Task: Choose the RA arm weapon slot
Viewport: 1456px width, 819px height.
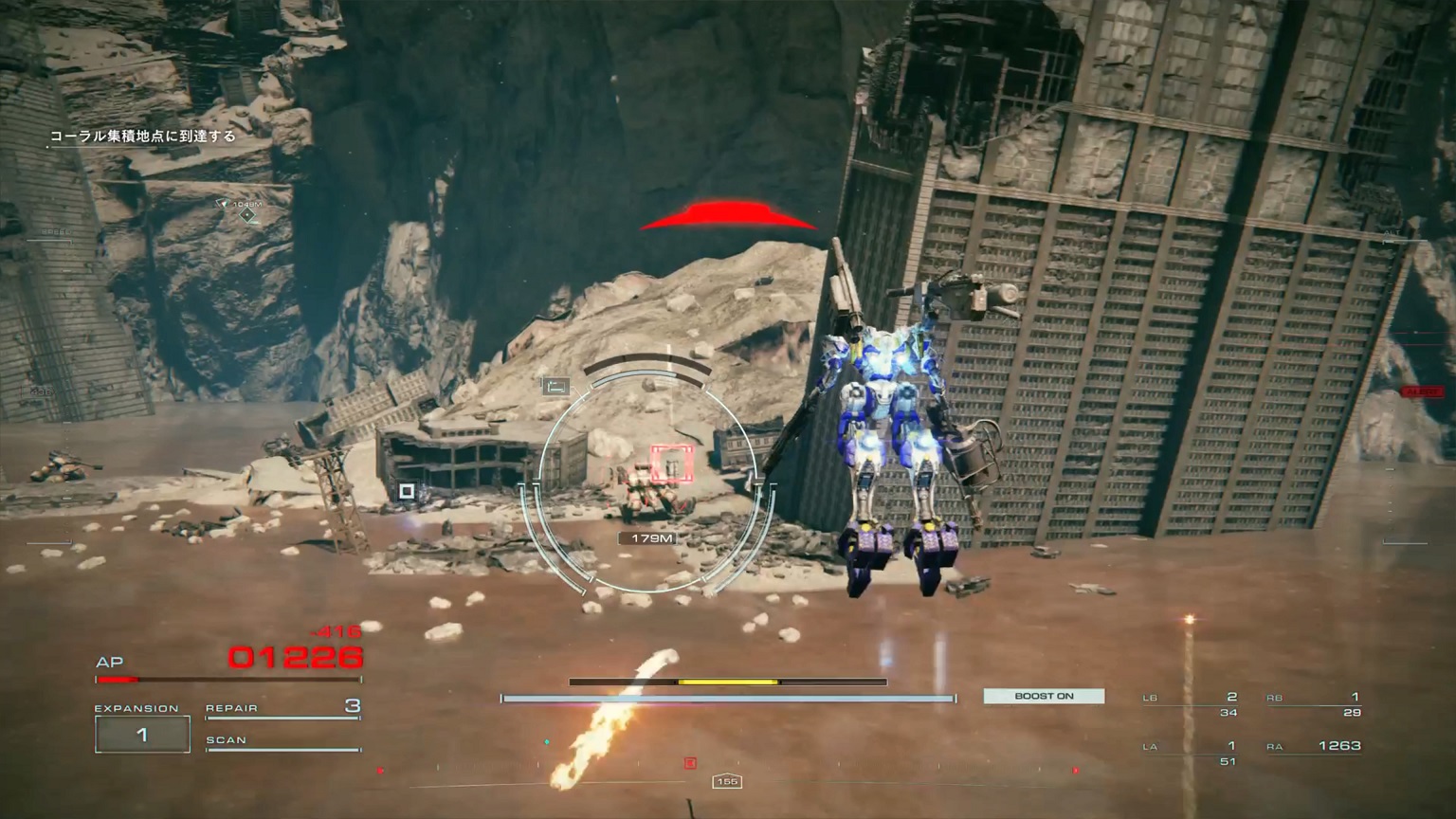Action: tap(1314, 747)
